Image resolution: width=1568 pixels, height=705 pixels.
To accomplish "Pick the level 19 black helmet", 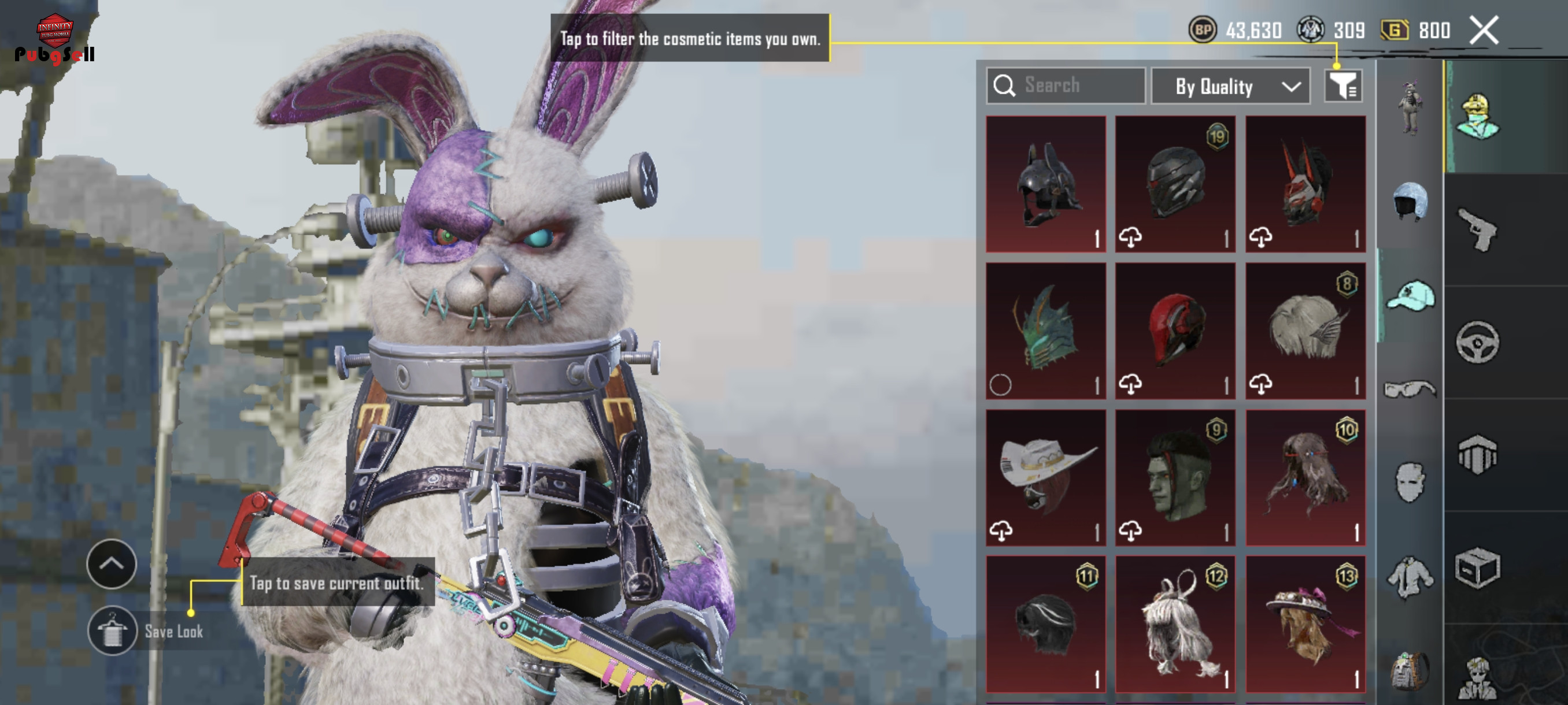I will pos(1175,184).
